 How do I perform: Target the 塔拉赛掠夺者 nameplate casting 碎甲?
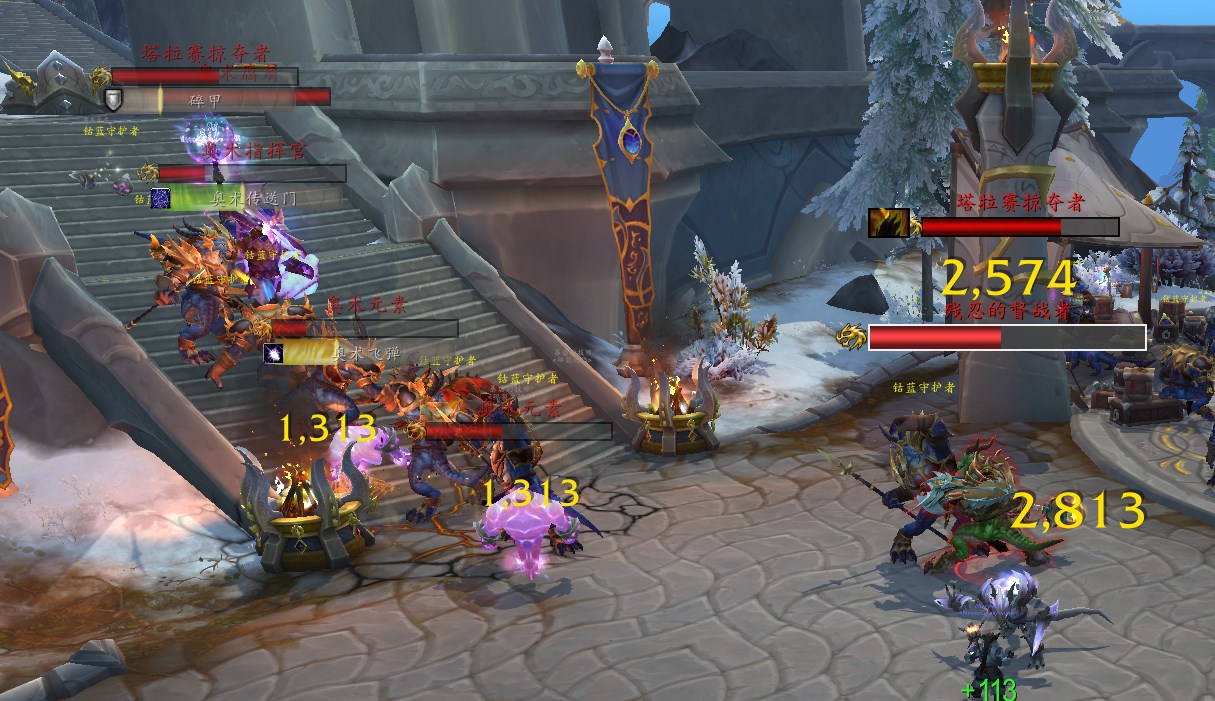click(x=205, y=76)
